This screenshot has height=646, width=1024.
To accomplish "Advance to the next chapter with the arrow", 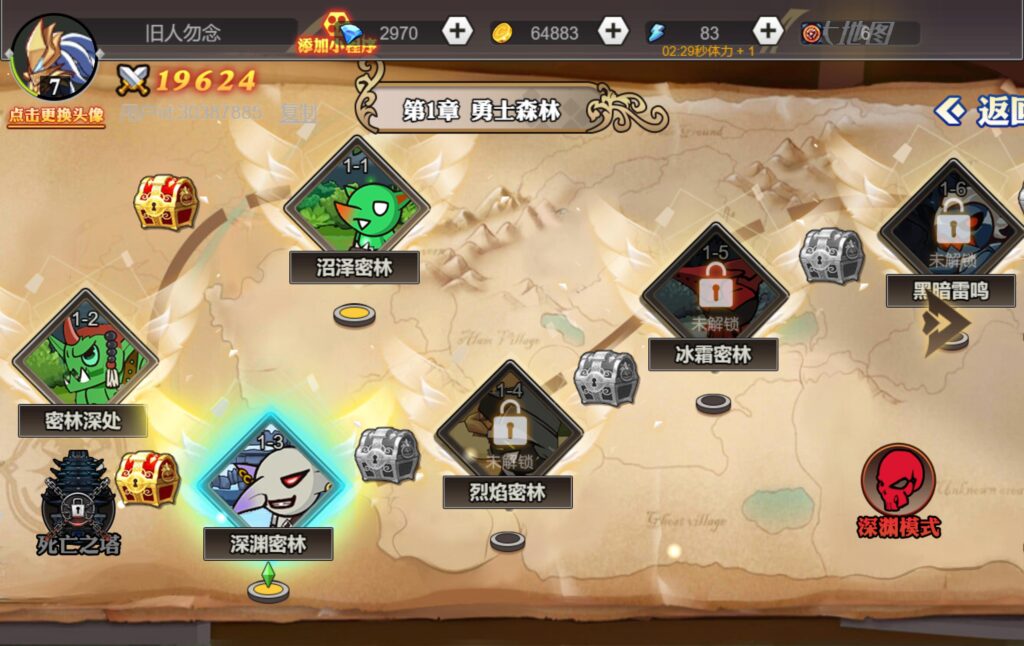I will (x=946, y=321).
